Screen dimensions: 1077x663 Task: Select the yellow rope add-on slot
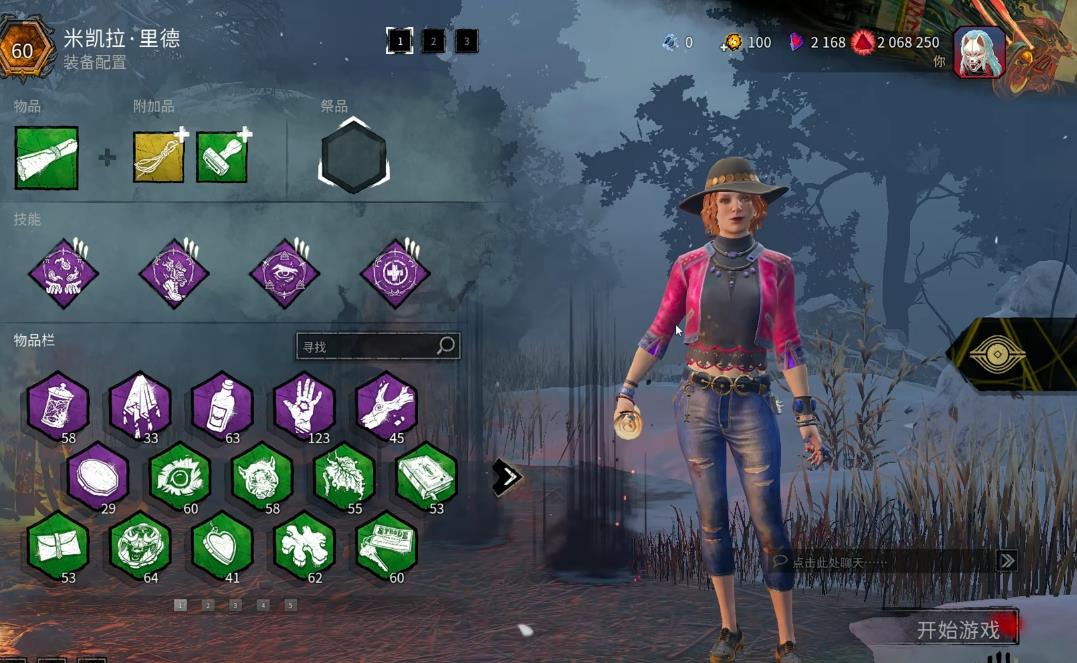click(159, 157)
